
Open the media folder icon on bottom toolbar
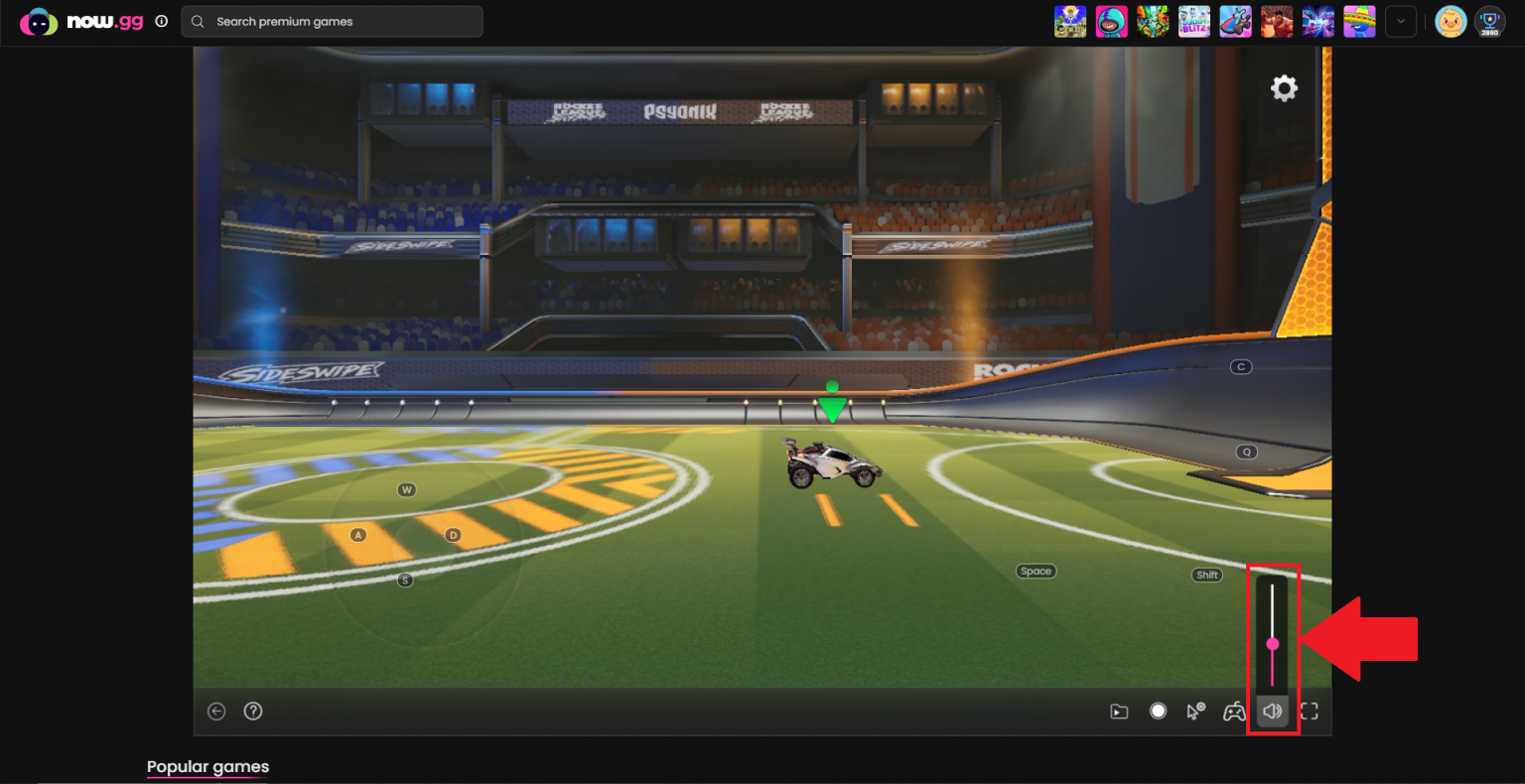coord(1119,711)
